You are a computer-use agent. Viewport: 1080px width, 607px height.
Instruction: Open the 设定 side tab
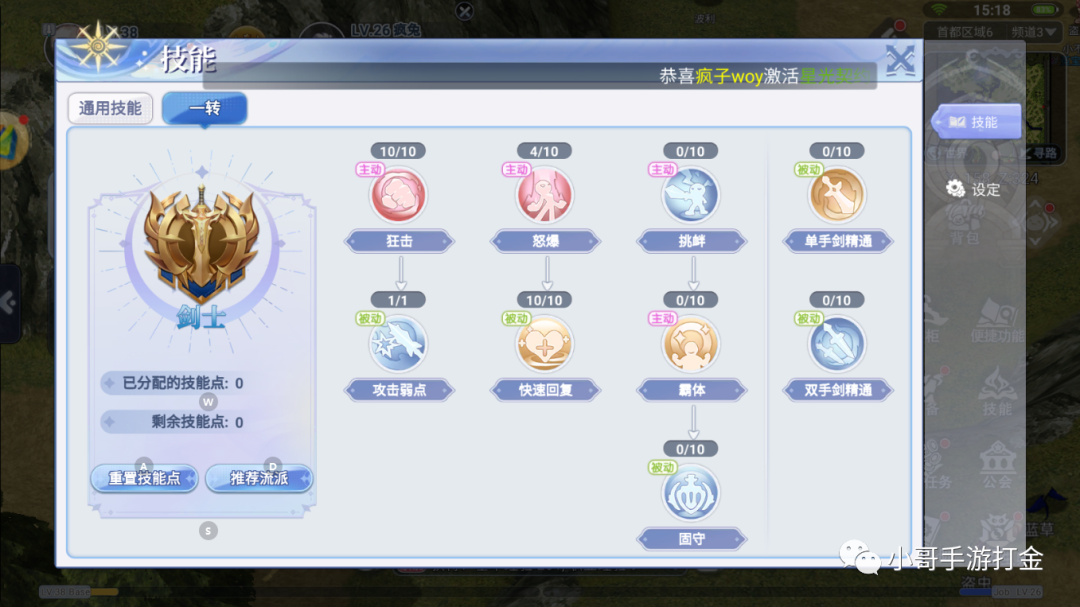(x=974, y=189)
